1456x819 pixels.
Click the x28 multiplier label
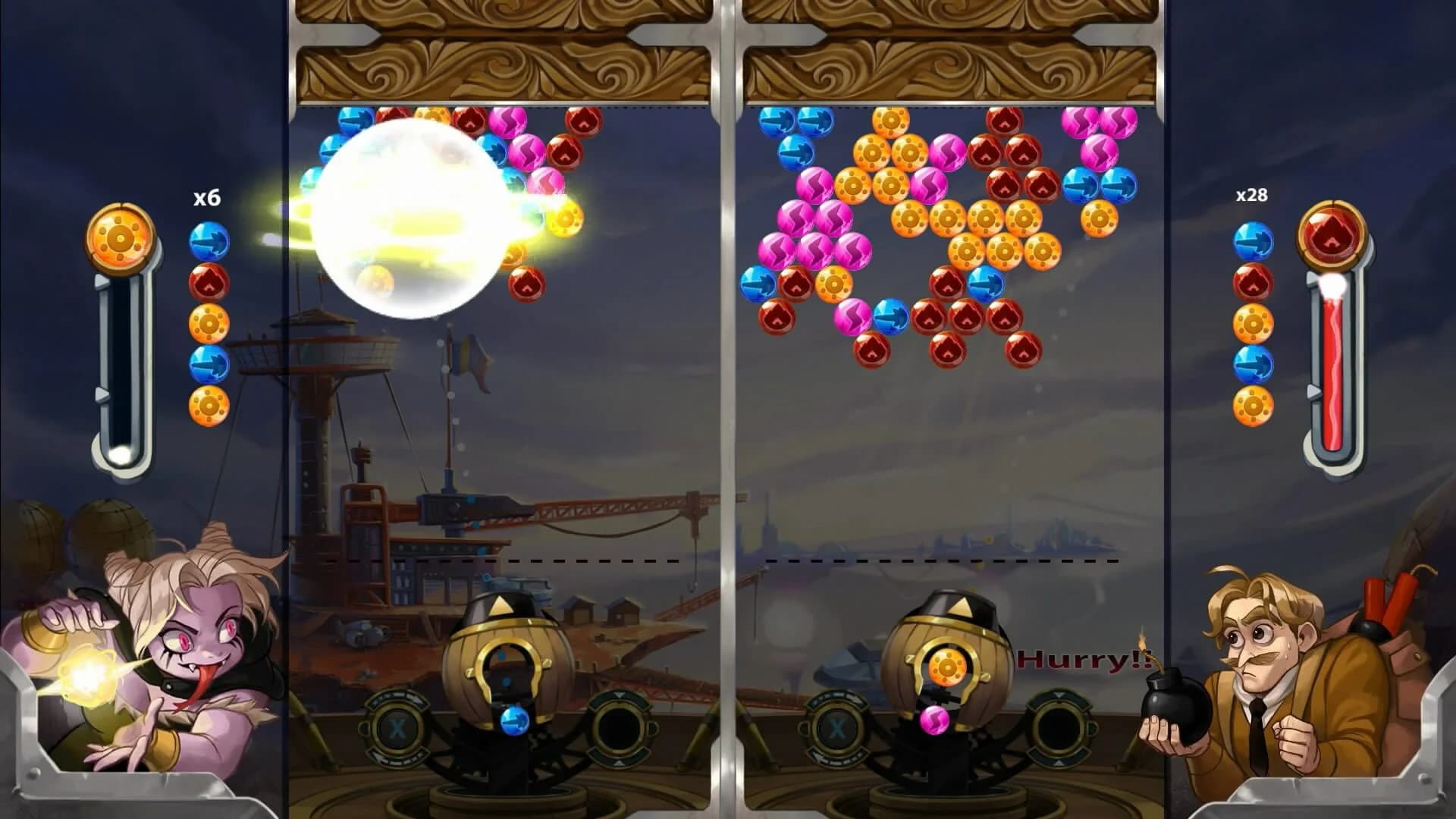point(1250,196)
